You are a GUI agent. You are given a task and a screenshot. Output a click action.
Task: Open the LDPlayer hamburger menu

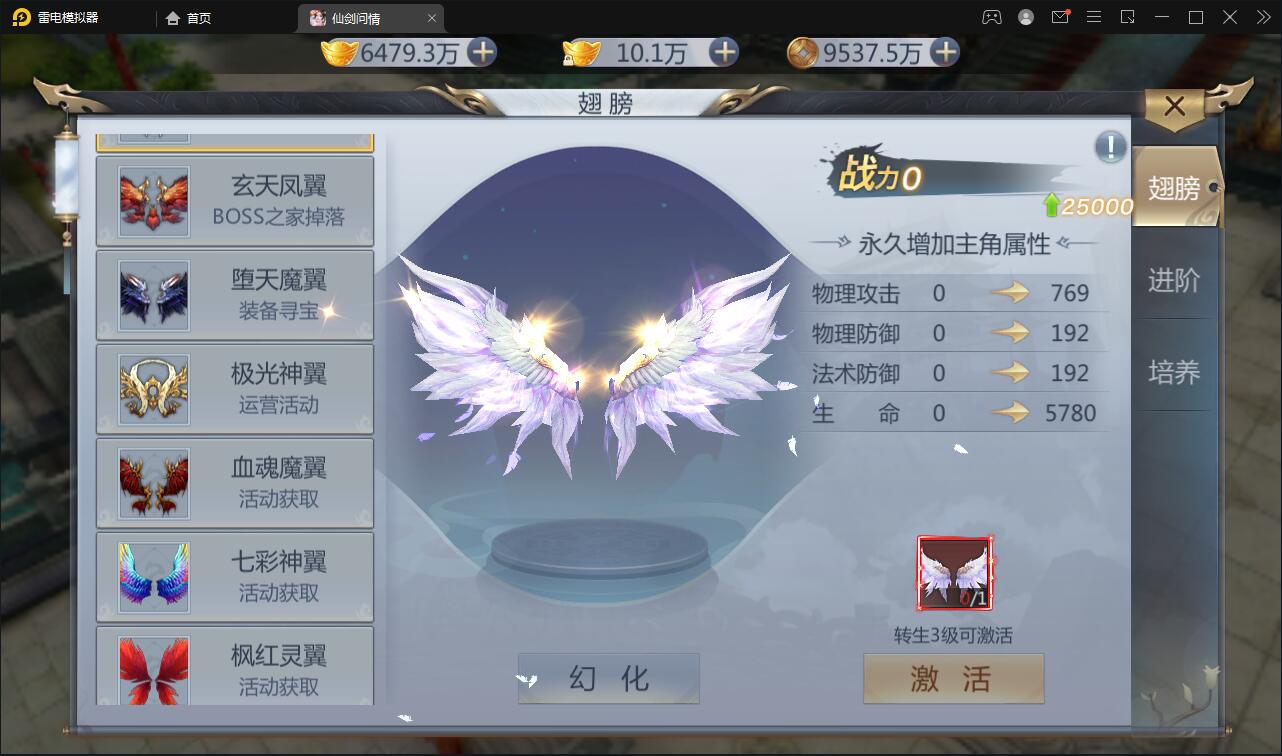1095,17
